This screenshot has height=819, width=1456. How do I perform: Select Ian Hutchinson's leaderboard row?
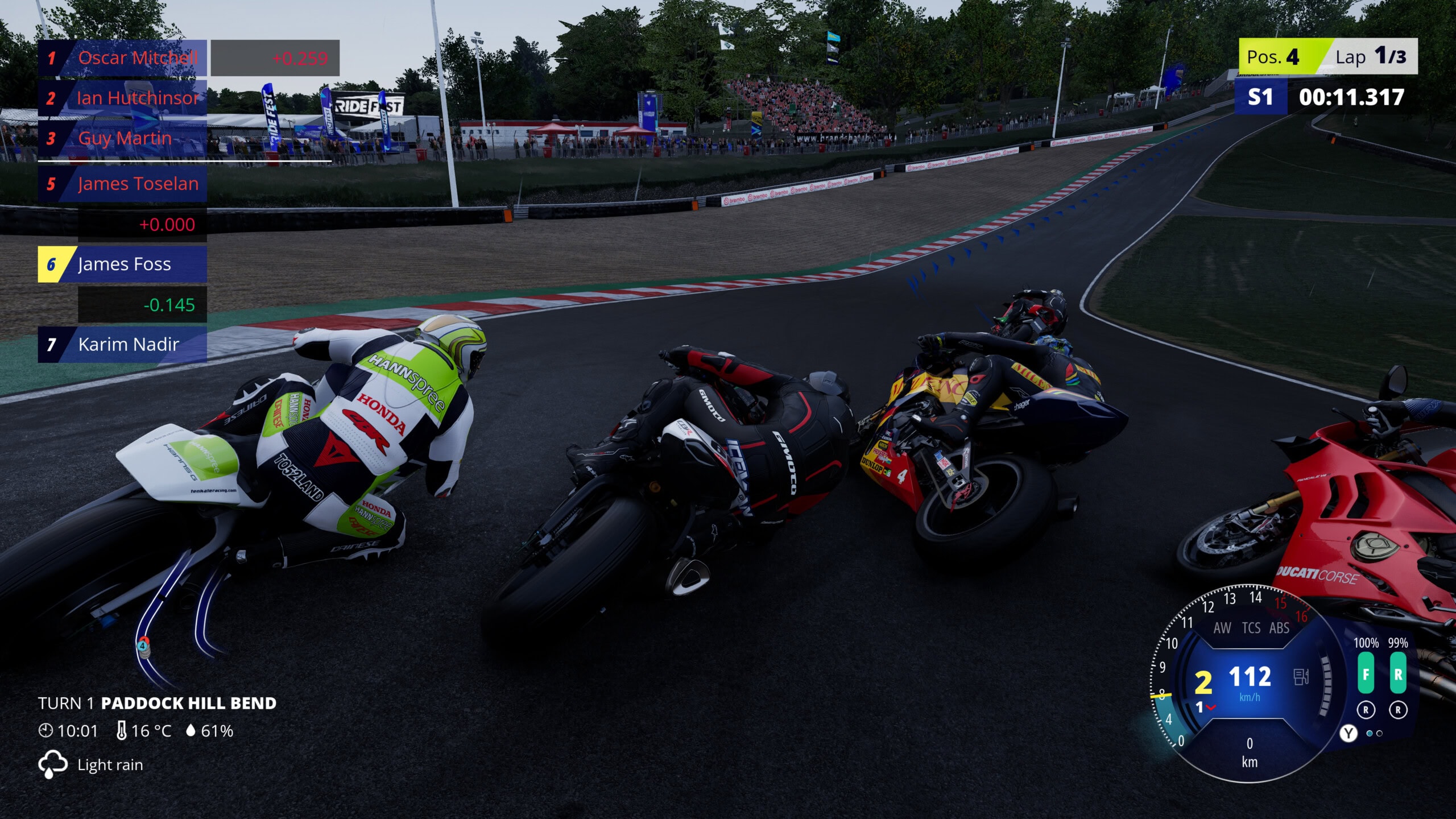(122, 98)
